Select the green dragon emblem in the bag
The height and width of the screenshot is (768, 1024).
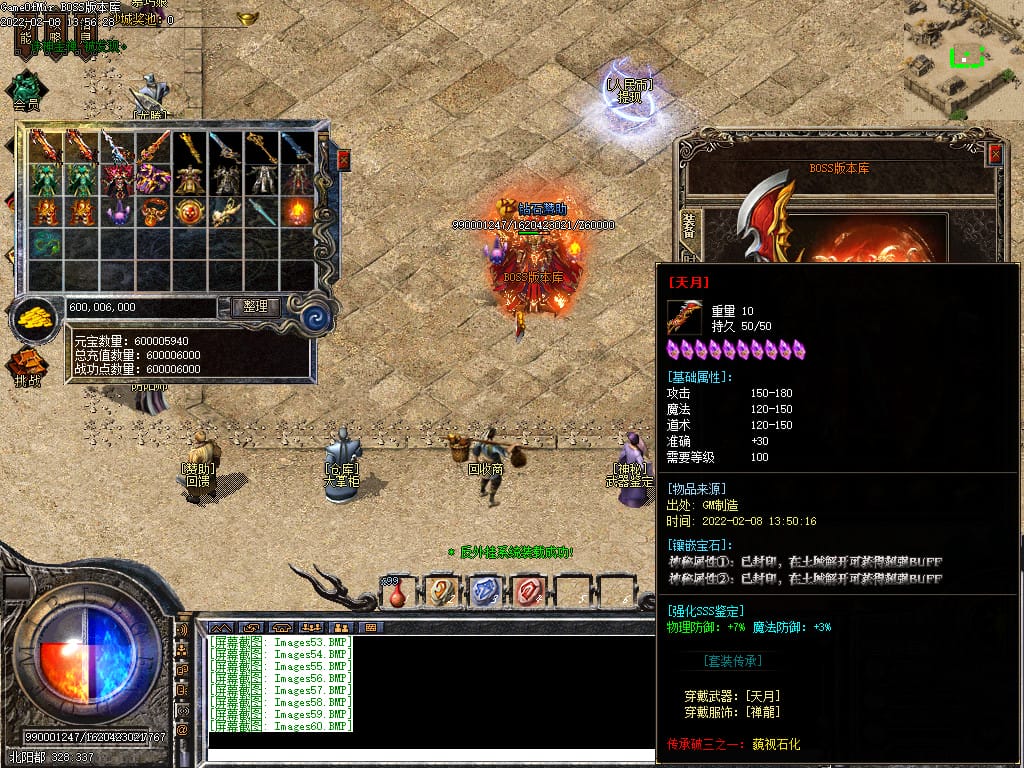[45, 242]
